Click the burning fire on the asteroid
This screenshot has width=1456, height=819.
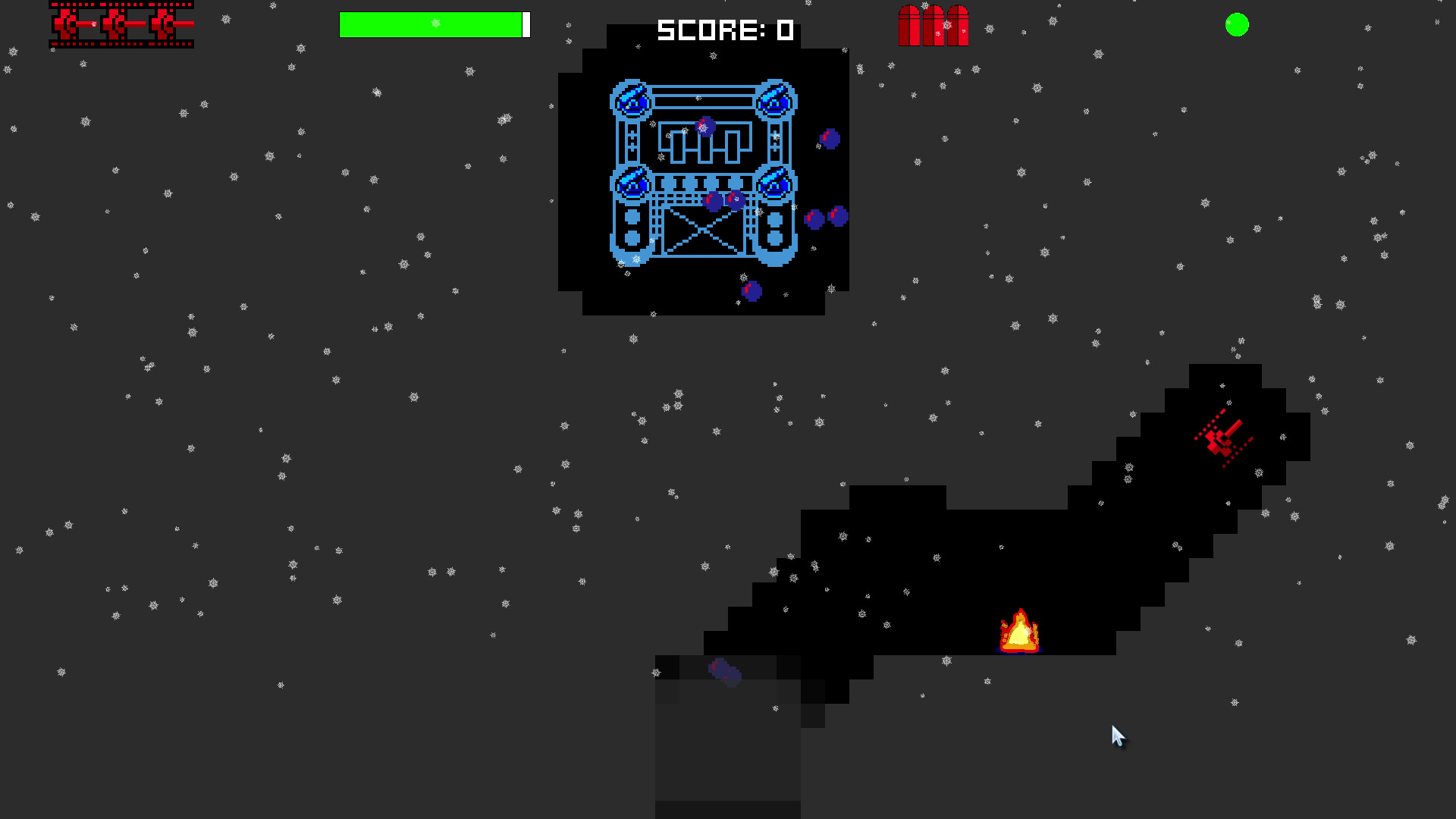coord(1020,631)
